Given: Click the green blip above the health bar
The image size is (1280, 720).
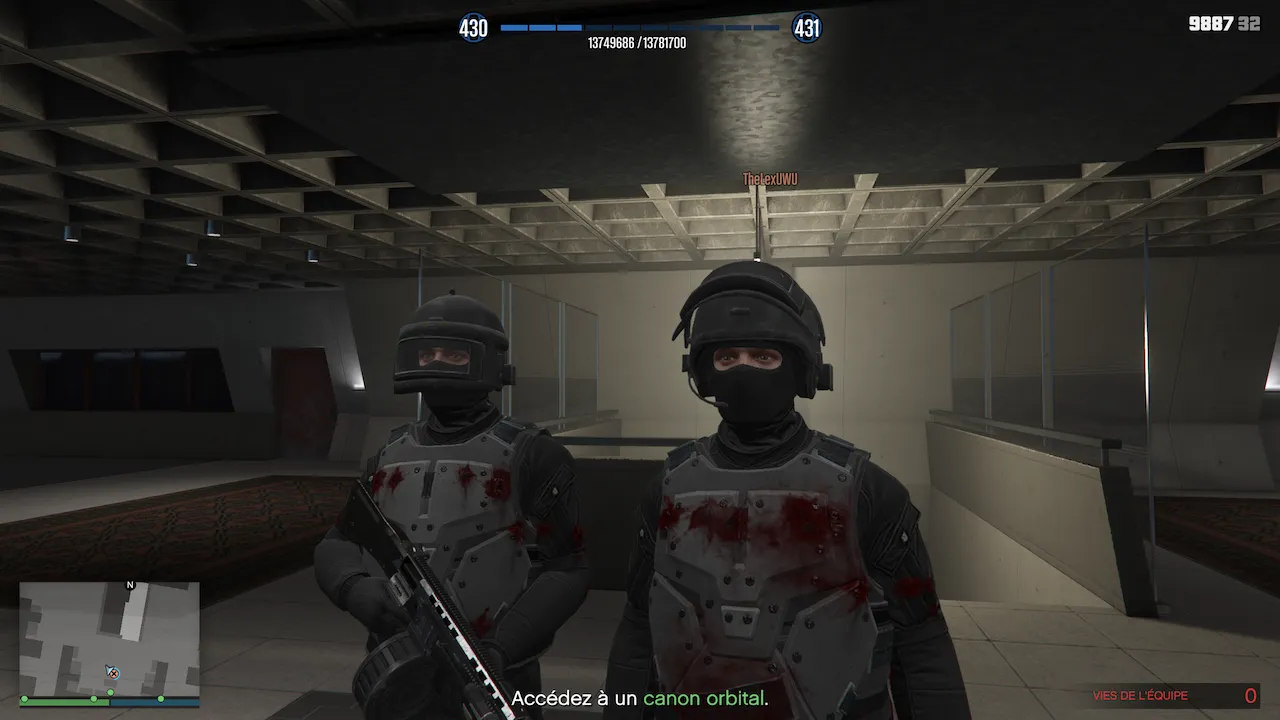Looking at the screenshot, I should tap(110, 691).
